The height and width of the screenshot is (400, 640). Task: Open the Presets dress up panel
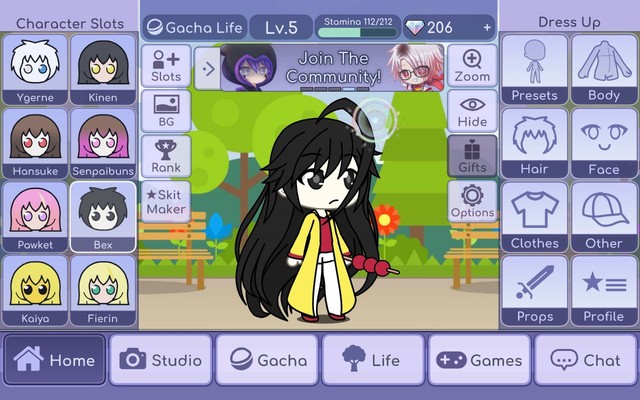(x=534, y=70)
